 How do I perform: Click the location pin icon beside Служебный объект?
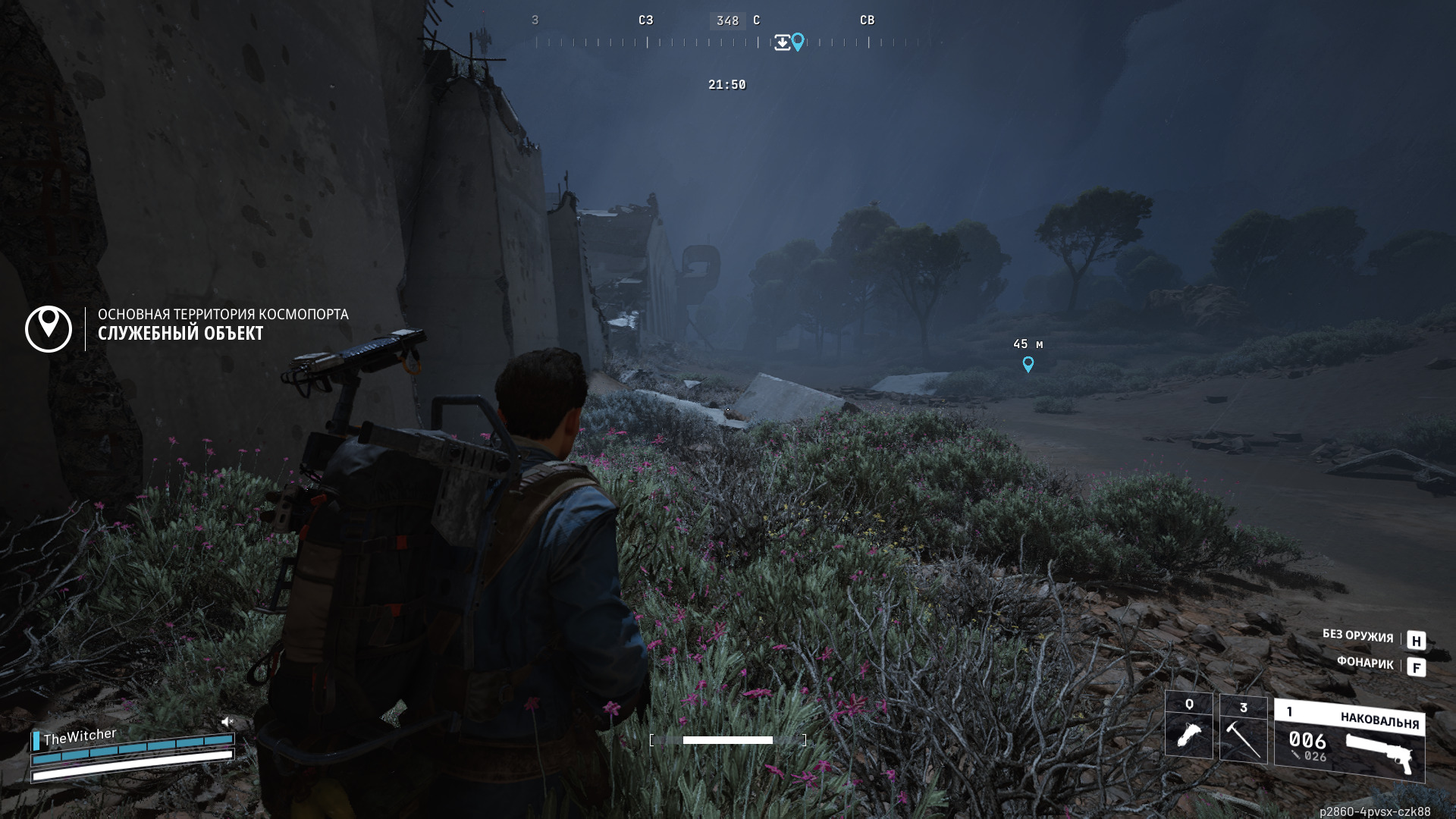point(49,328)
